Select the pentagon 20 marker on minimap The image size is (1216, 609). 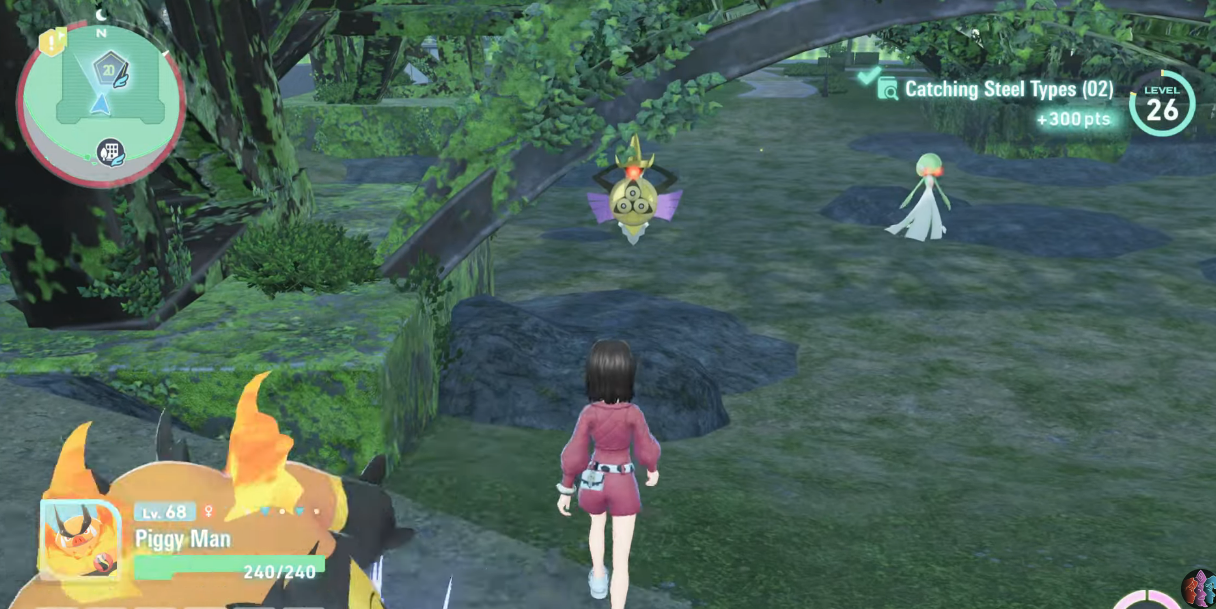pos(106,70)
